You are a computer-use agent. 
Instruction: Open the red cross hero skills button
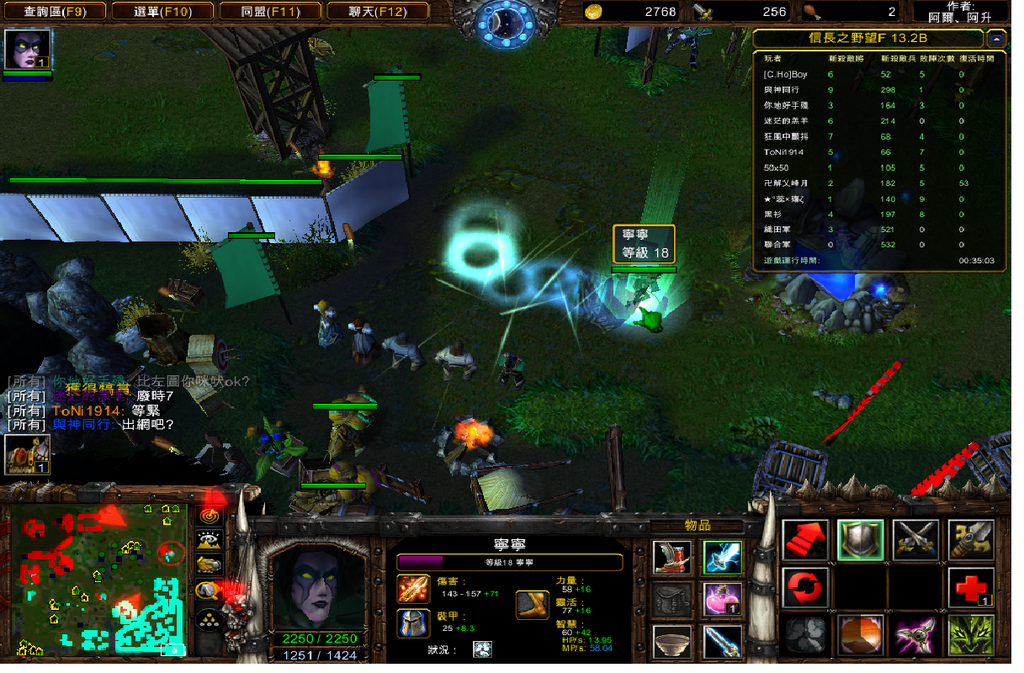(x=970, y=588)
